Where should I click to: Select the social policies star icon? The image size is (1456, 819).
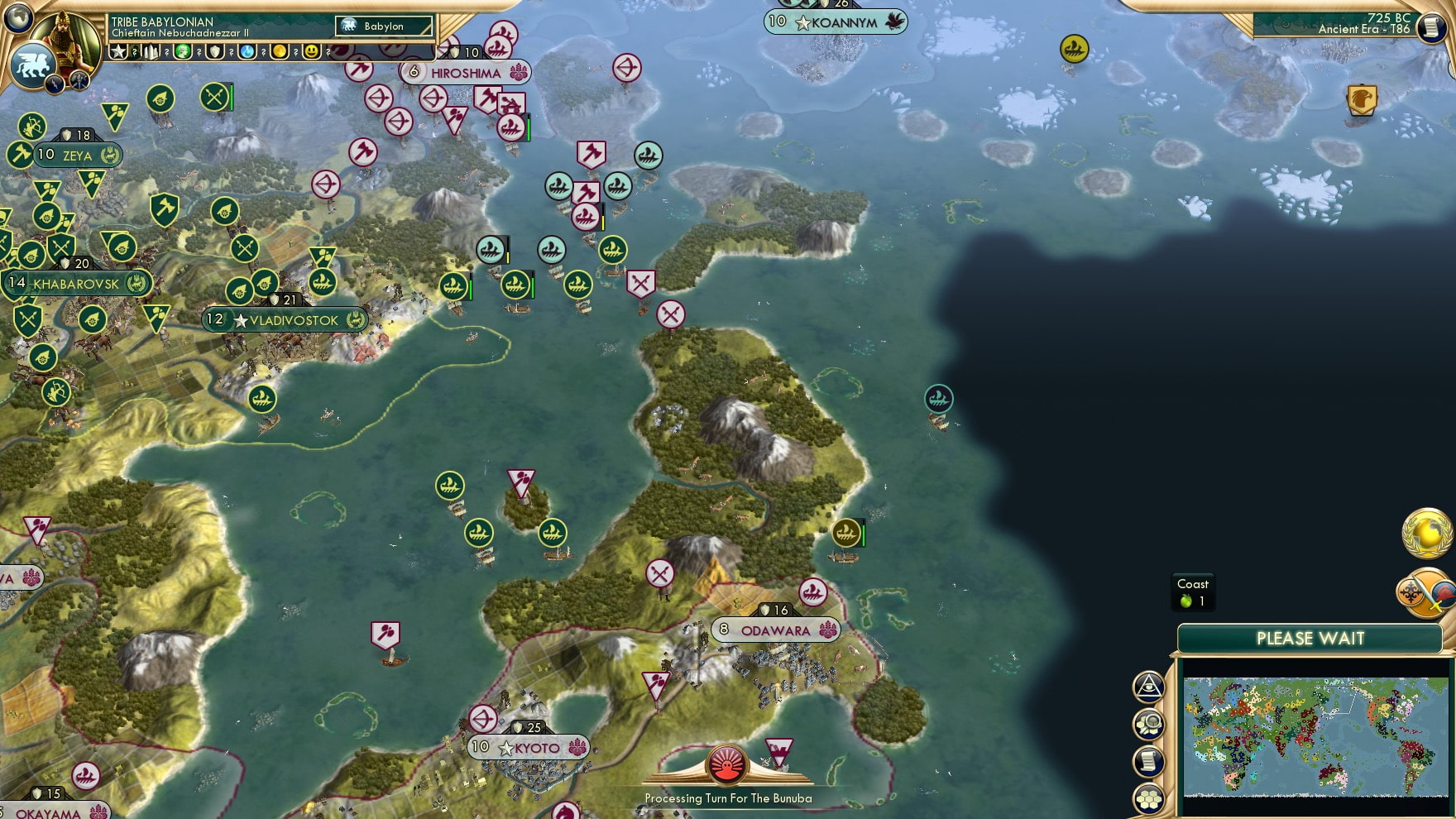[118, 51]
